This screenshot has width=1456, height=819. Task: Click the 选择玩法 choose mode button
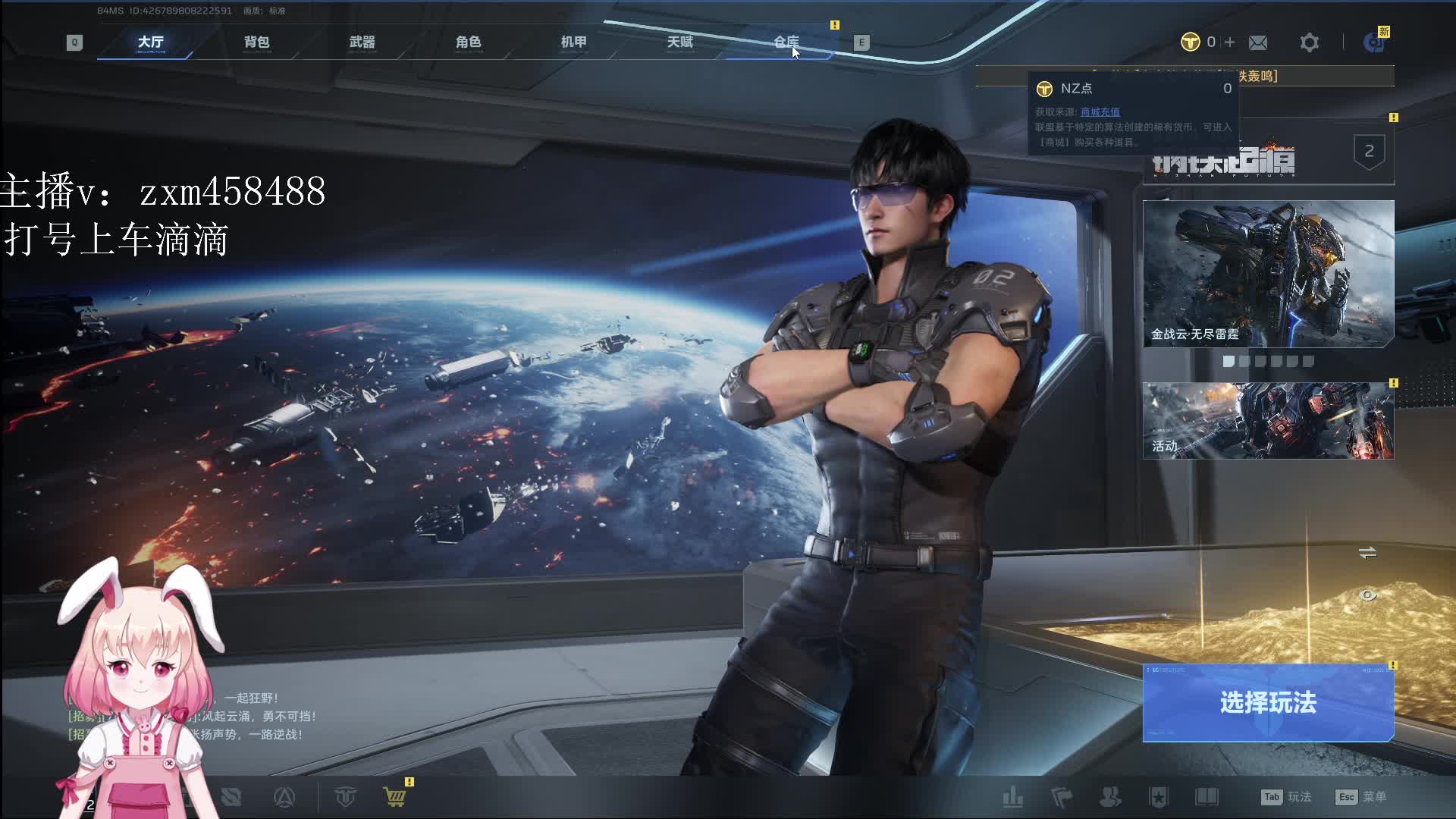[x=1268, y=703]
